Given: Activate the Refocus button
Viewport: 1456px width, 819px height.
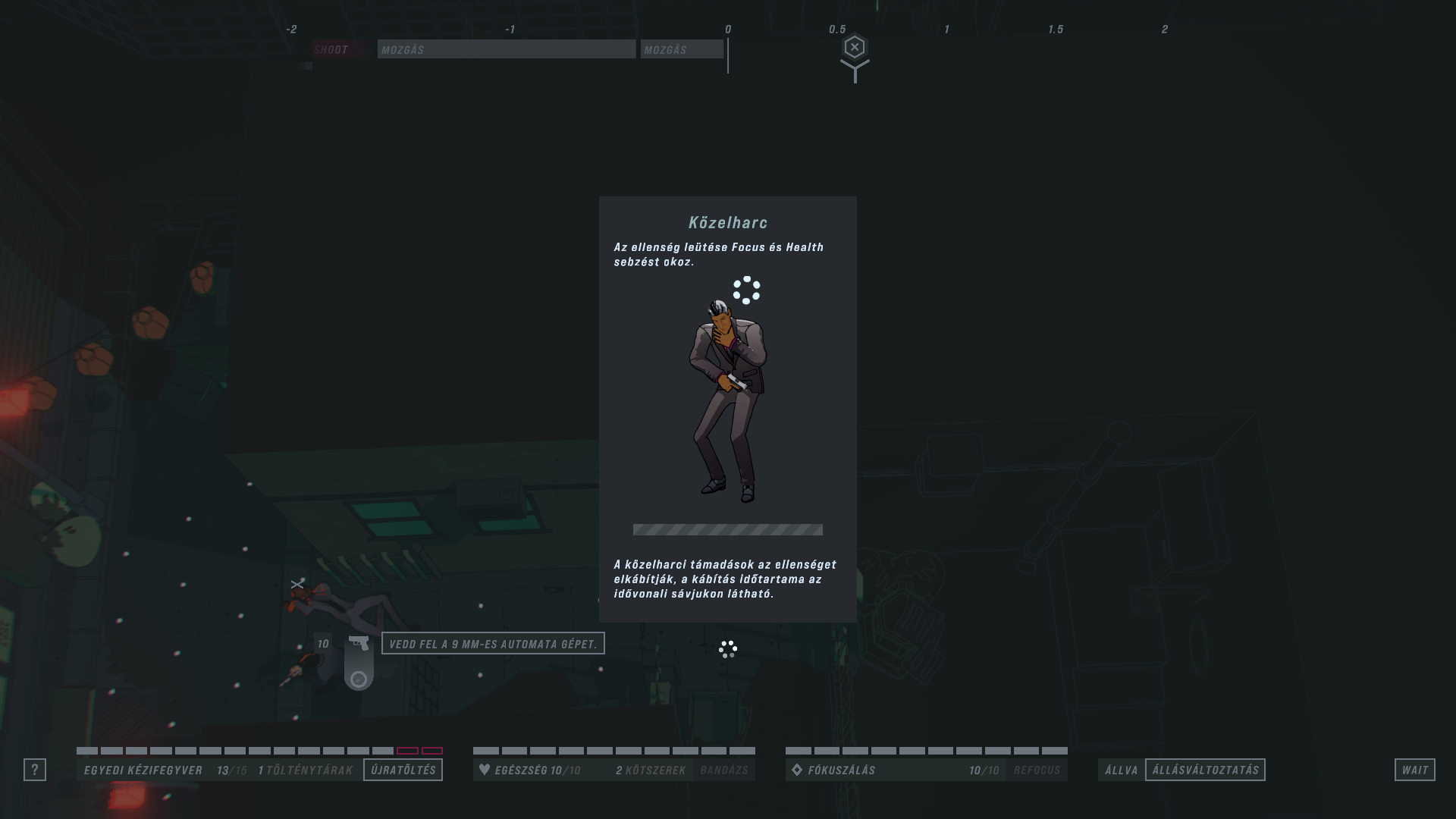Looking at the screenshot, I should click(1037, 770).
